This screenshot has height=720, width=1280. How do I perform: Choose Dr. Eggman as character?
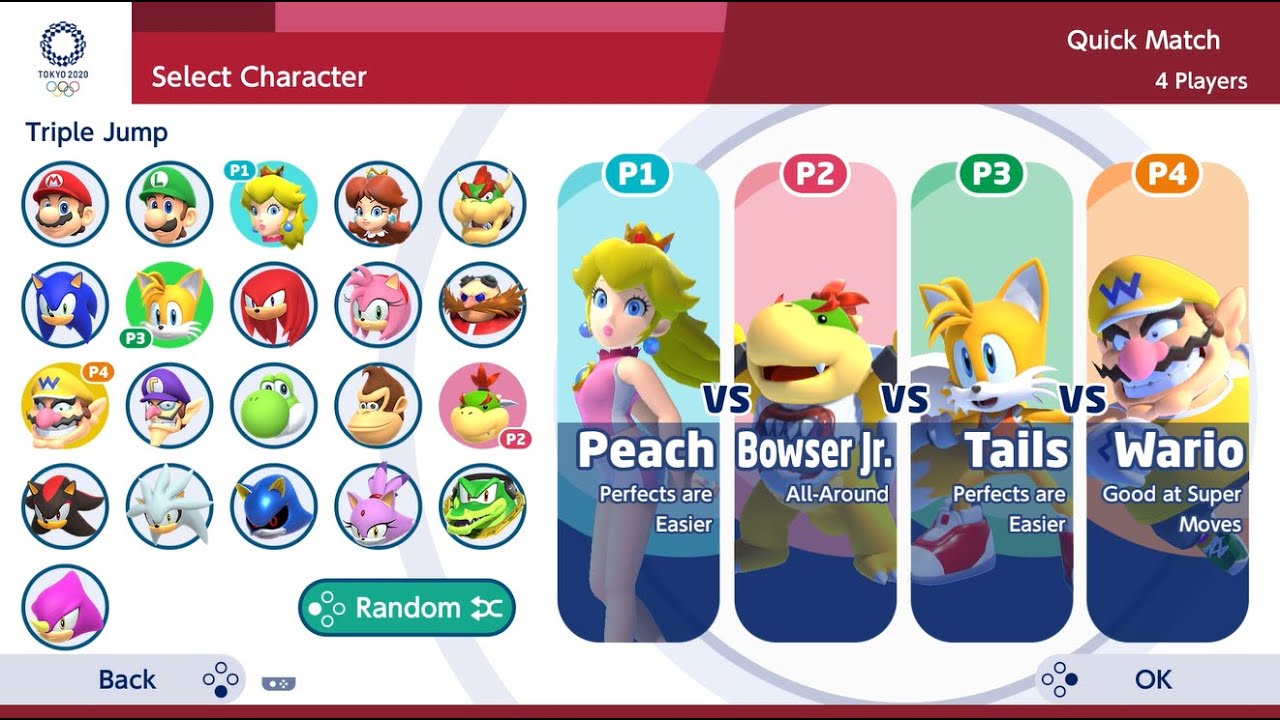click(x=482, y=305)
